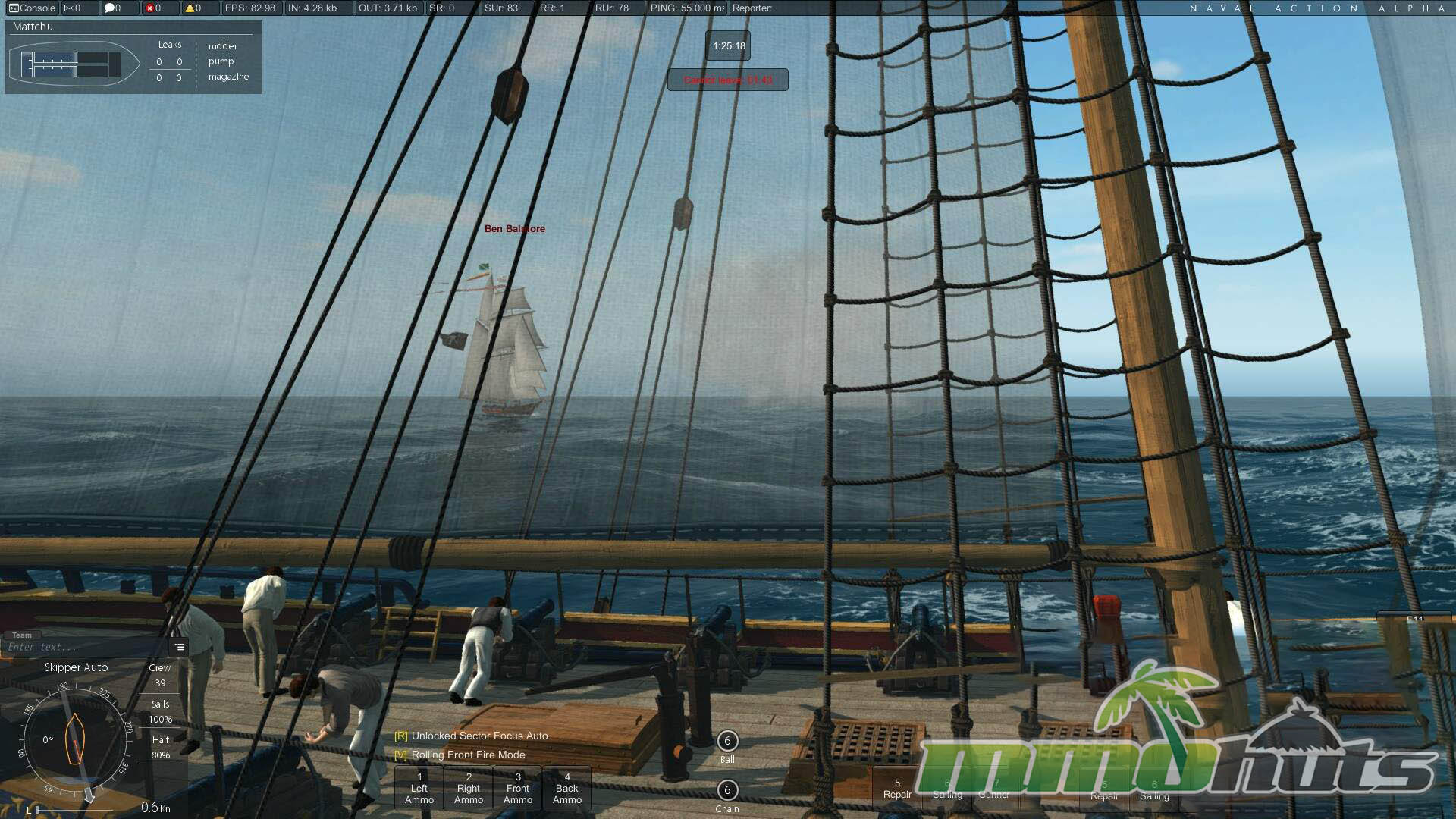
Task: Click the envelope messages counter
Action: point(73,8)
